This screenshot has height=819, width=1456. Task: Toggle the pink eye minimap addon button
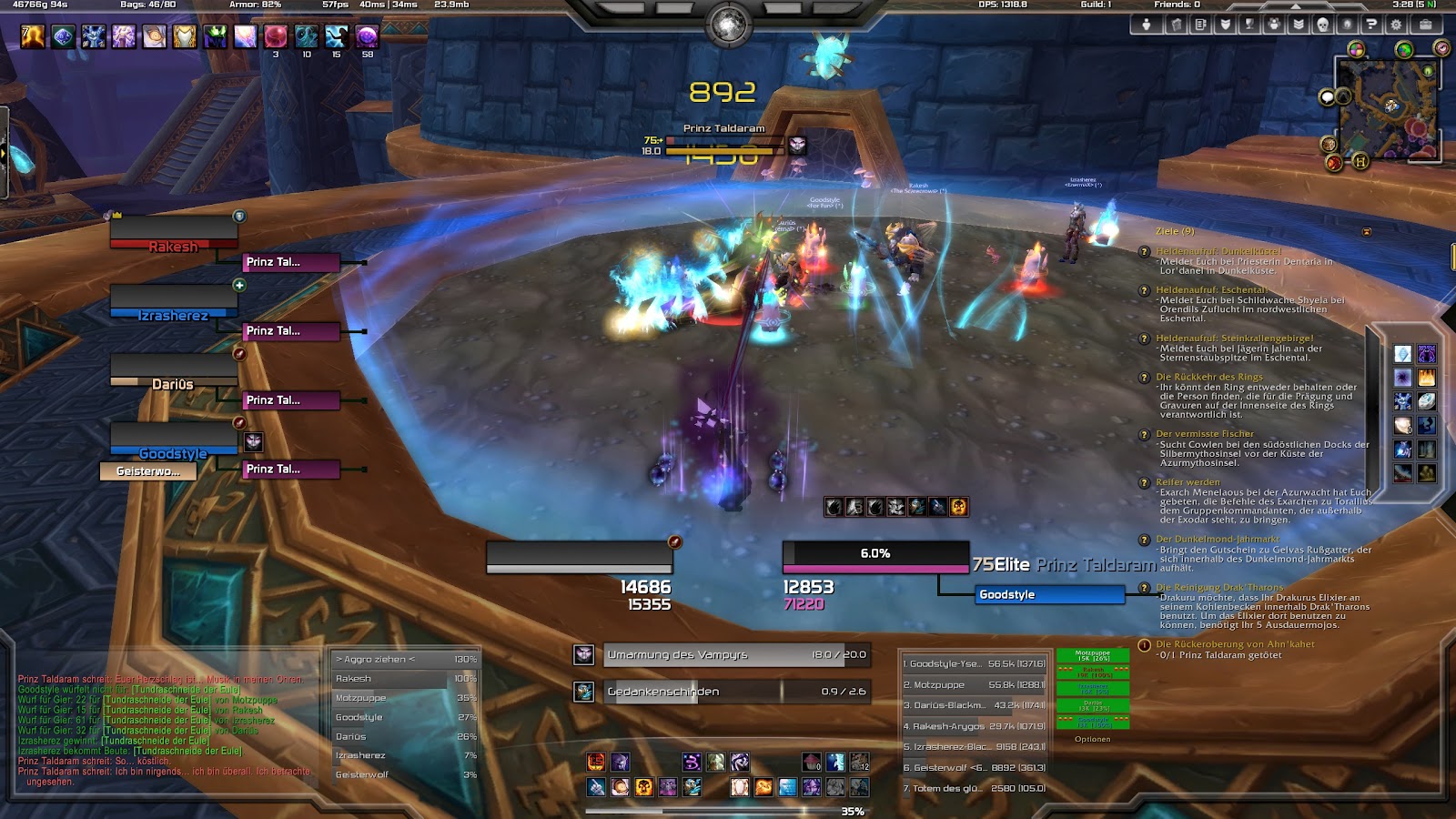[1441, 48]
